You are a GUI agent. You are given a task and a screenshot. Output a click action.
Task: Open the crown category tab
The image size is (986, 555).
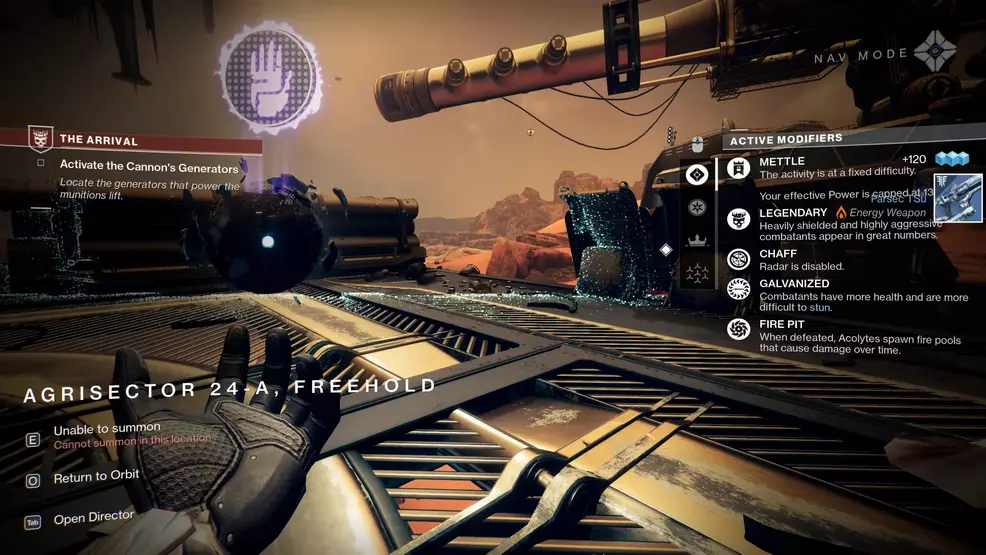697,241
